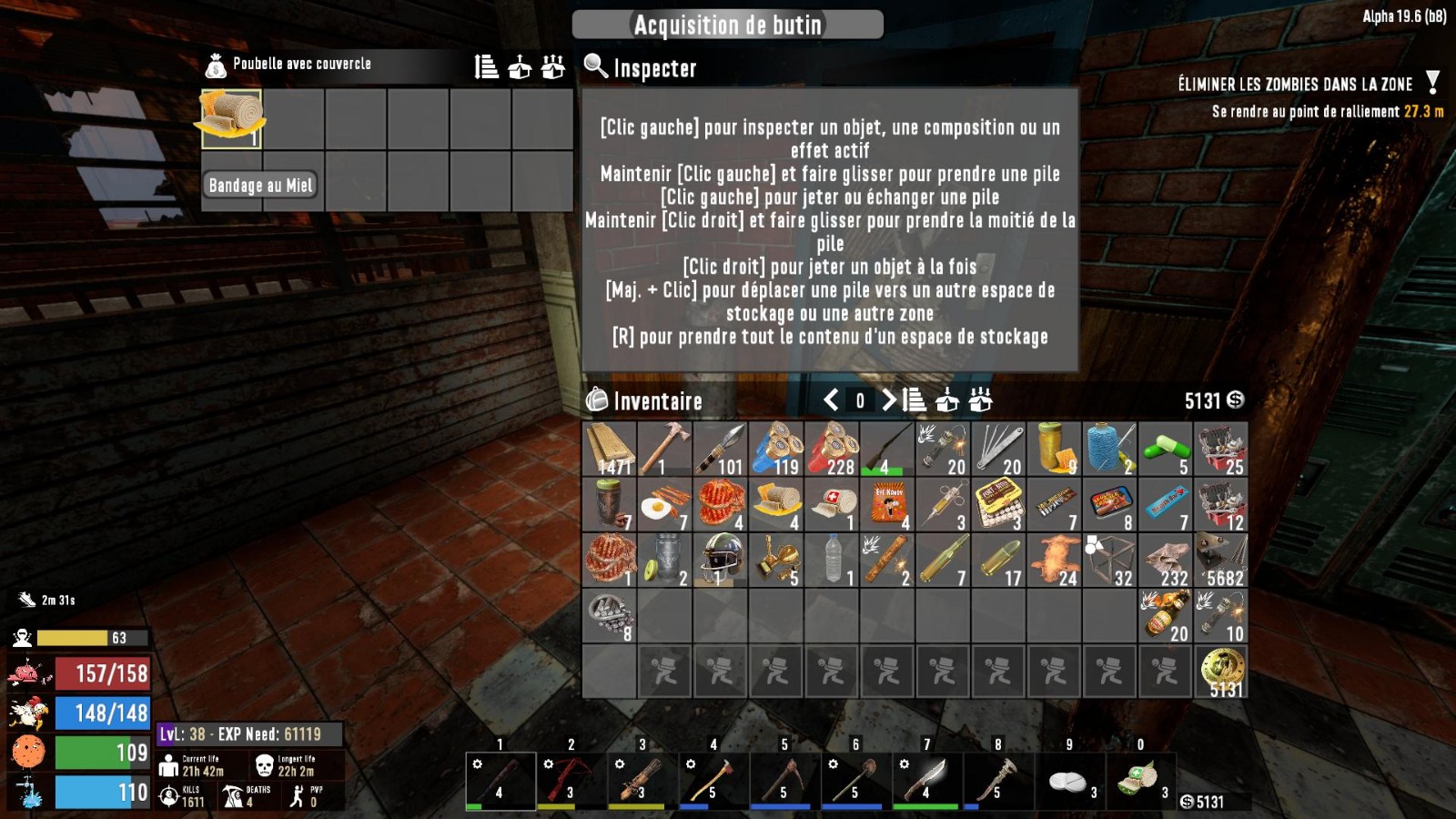Pick the water bottle in the inventory
Image resolution: width=1456 pixels, height=819 pixels.
pyautogui.click(x=832, y=560)
